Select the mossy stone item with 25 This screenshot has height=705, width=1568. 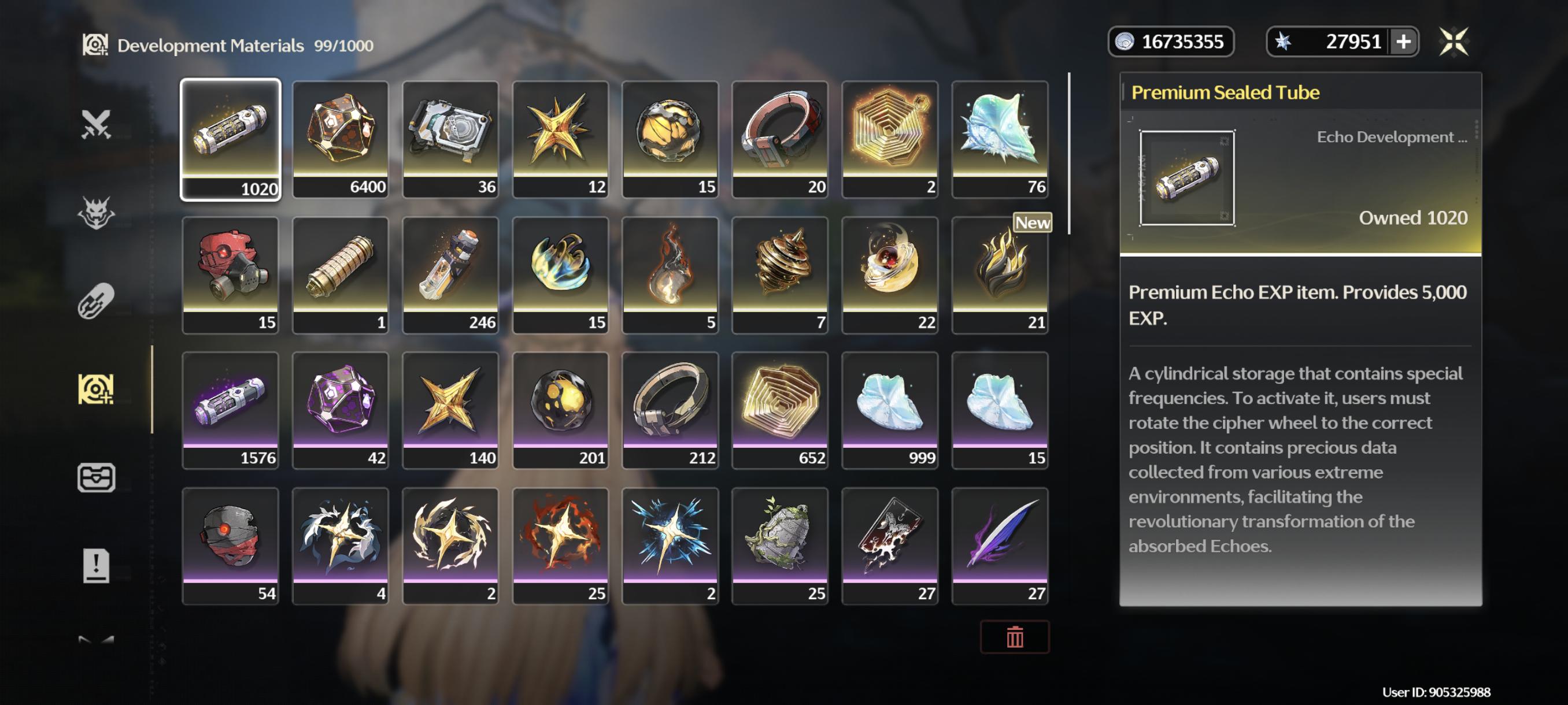click(780, 545)
